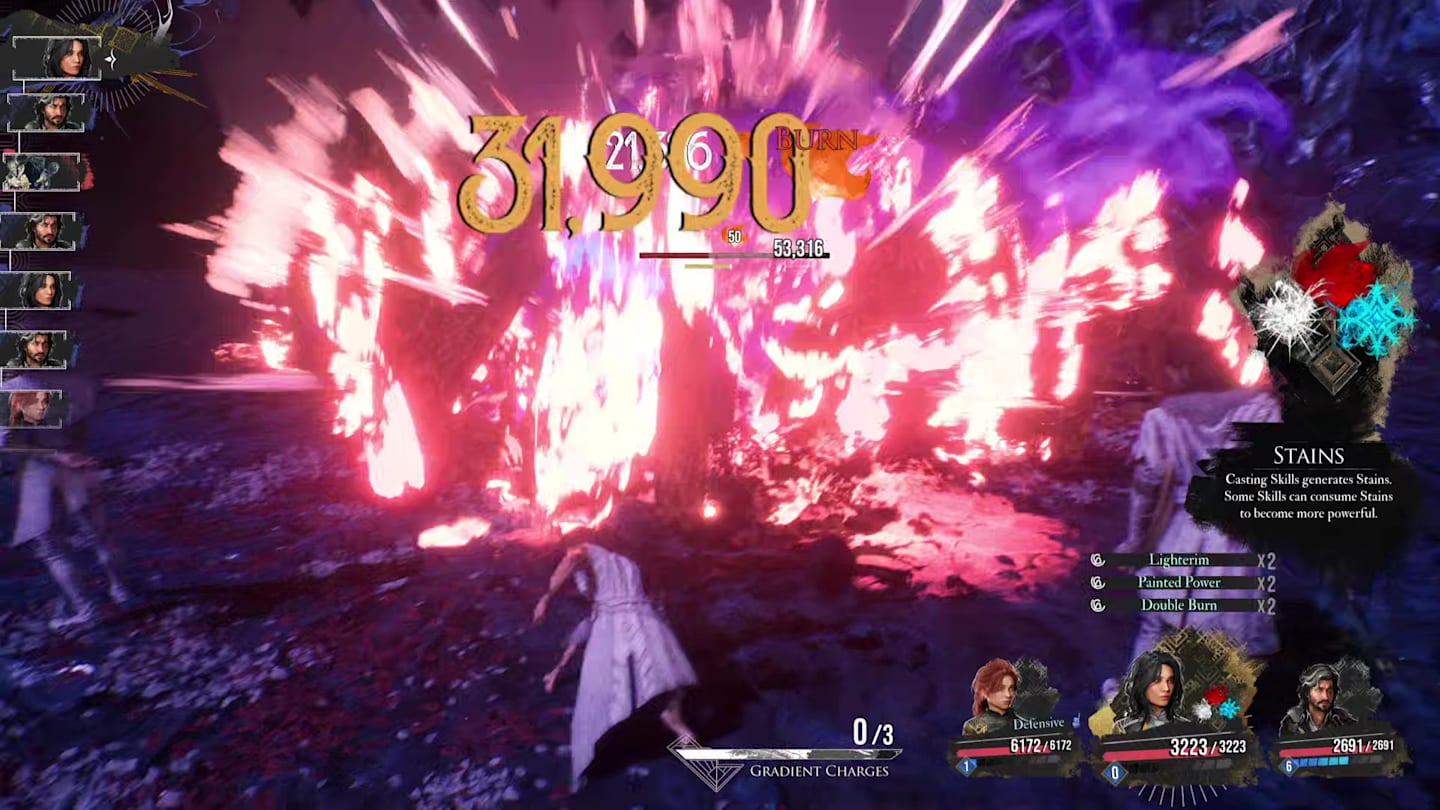
Task: Select the cyan ice stain icon
Action: click(x=1376, y=320)
